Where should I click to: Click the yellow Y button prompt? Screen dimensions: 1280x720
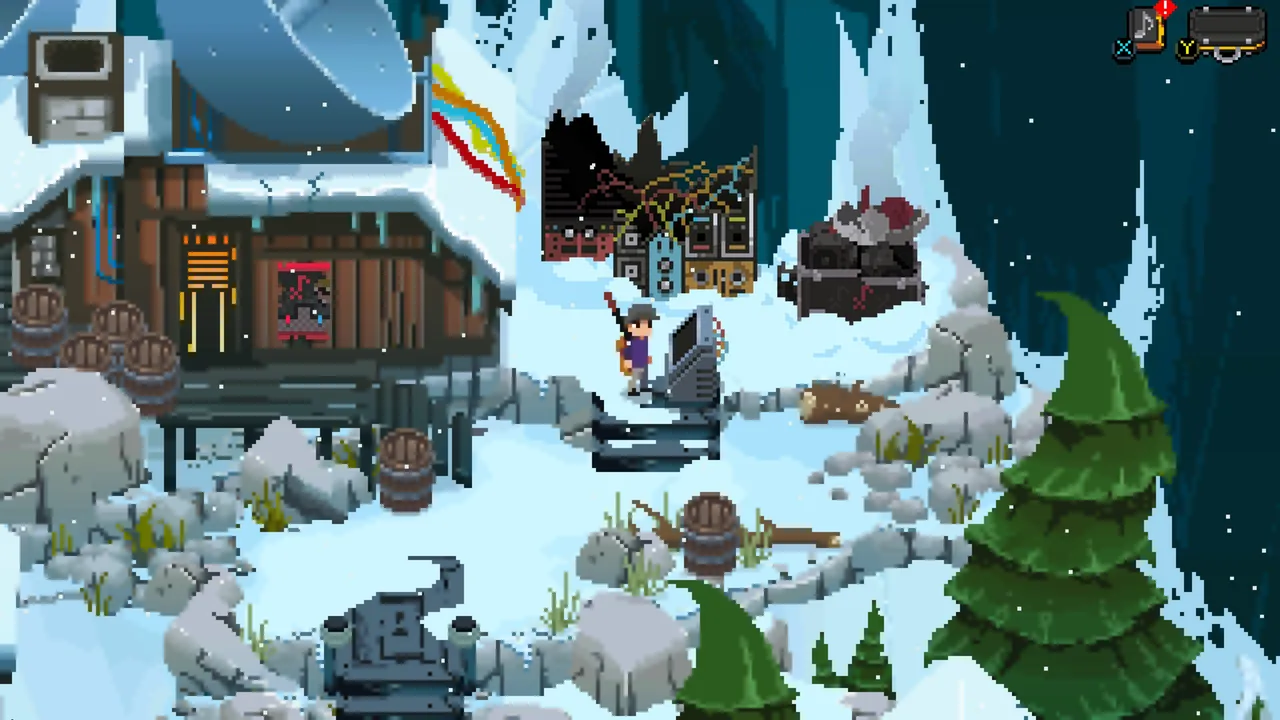(x=1187, y=47)
